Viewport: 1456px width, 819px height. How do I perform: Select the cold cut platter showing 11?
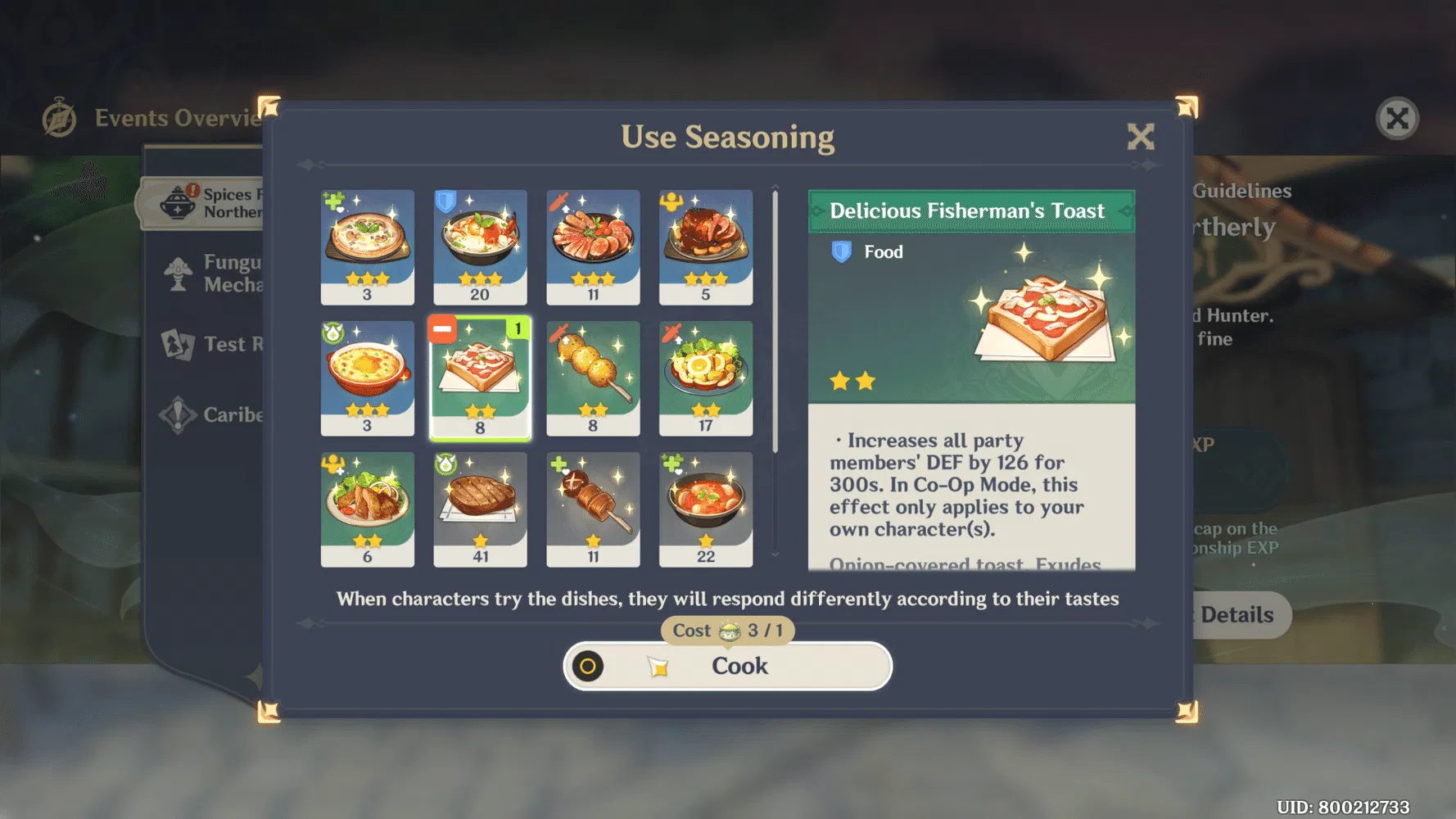[593, 245]
